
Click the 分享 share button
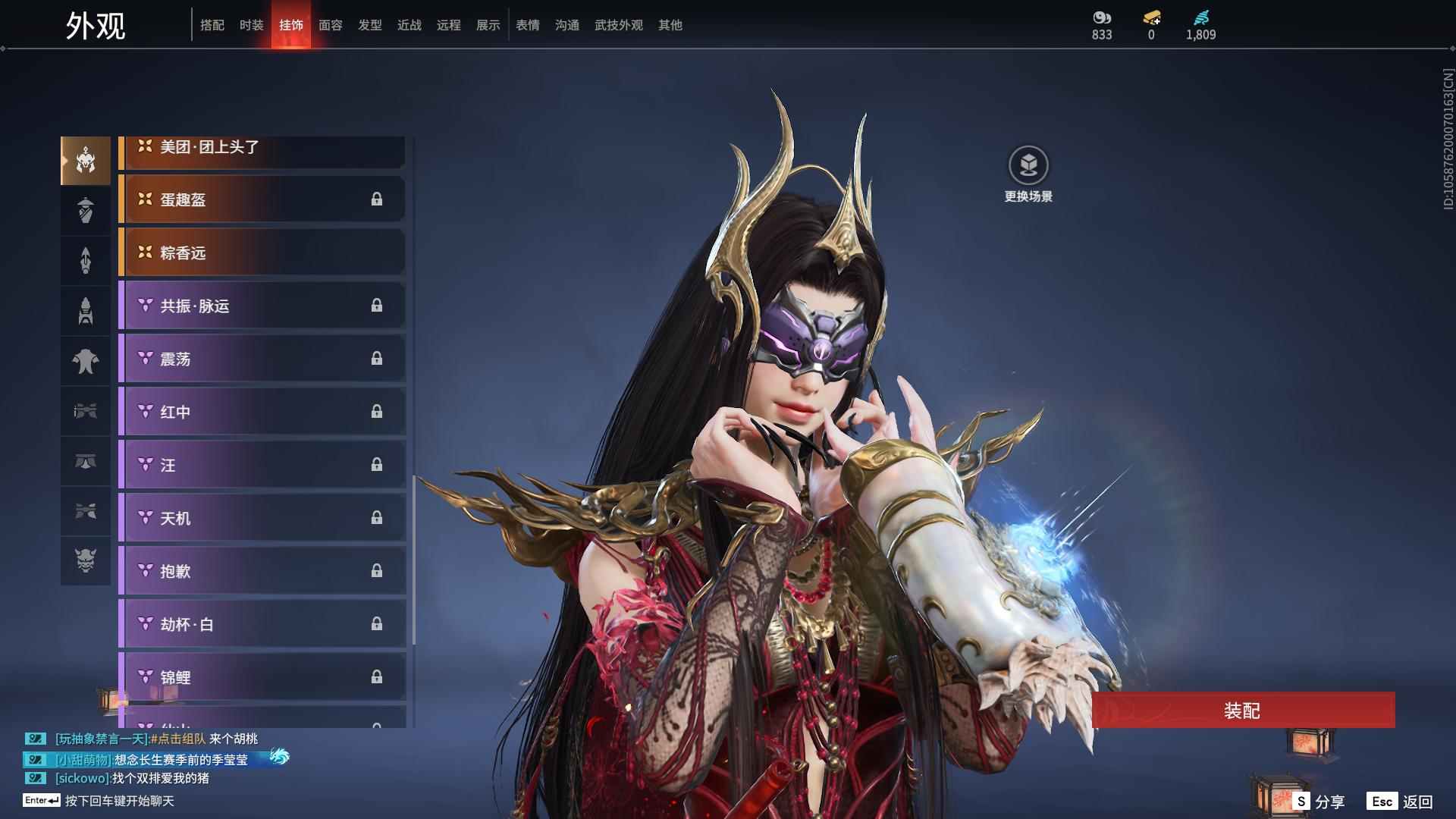point(1319,802)
